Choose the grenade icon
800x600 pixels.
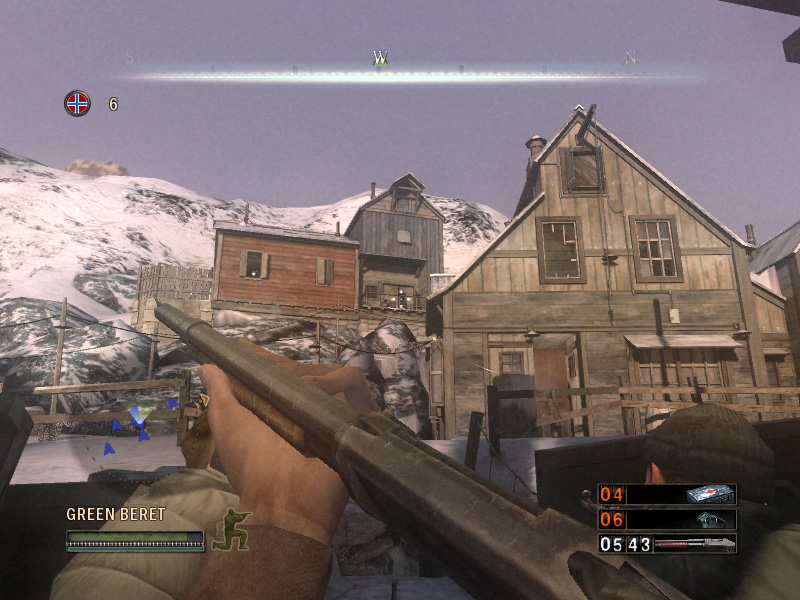pyautogui.click(x=710, y=519)
